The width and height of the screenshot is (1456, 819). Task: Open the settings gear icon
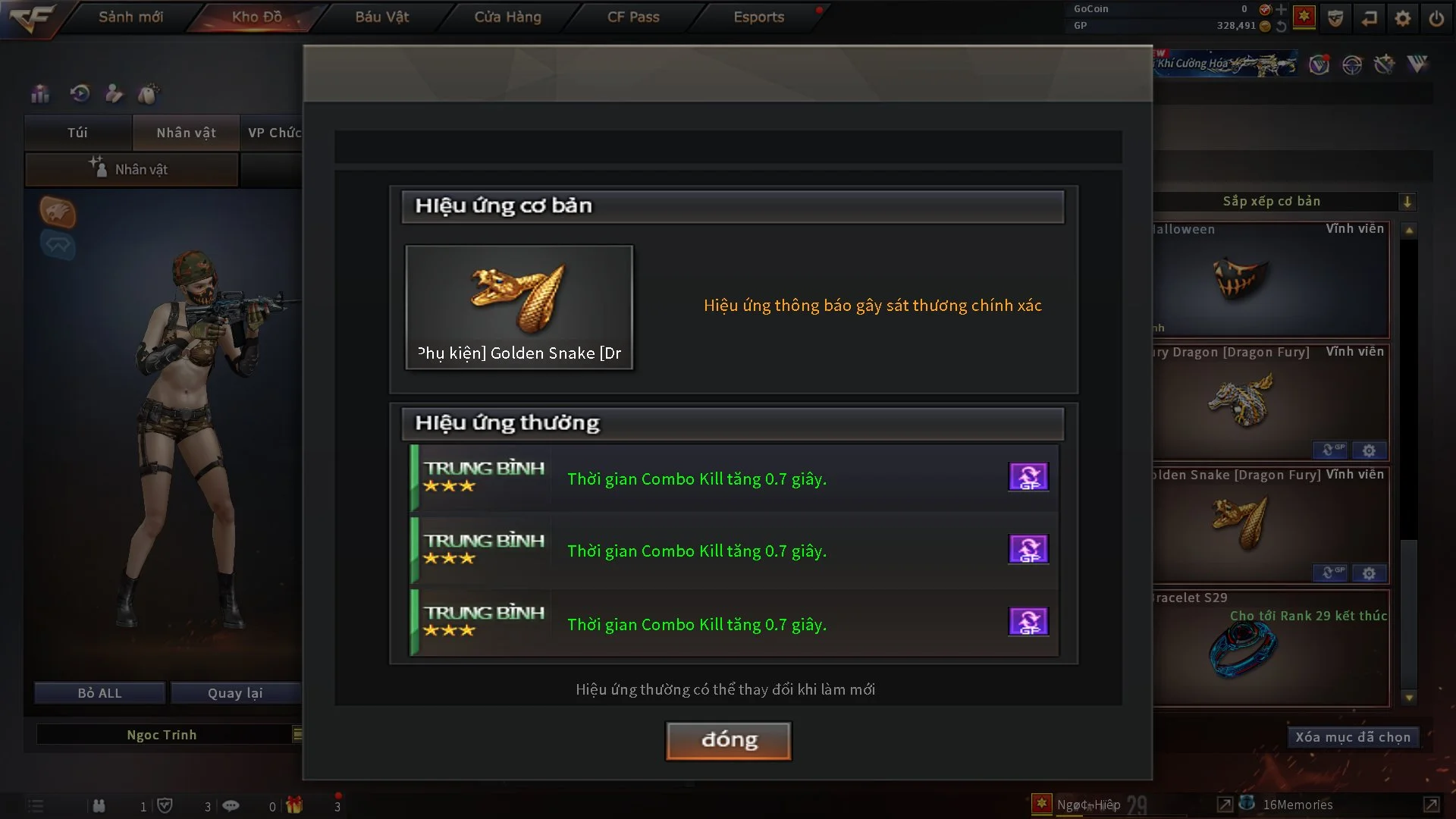[x=1402, y=18]
